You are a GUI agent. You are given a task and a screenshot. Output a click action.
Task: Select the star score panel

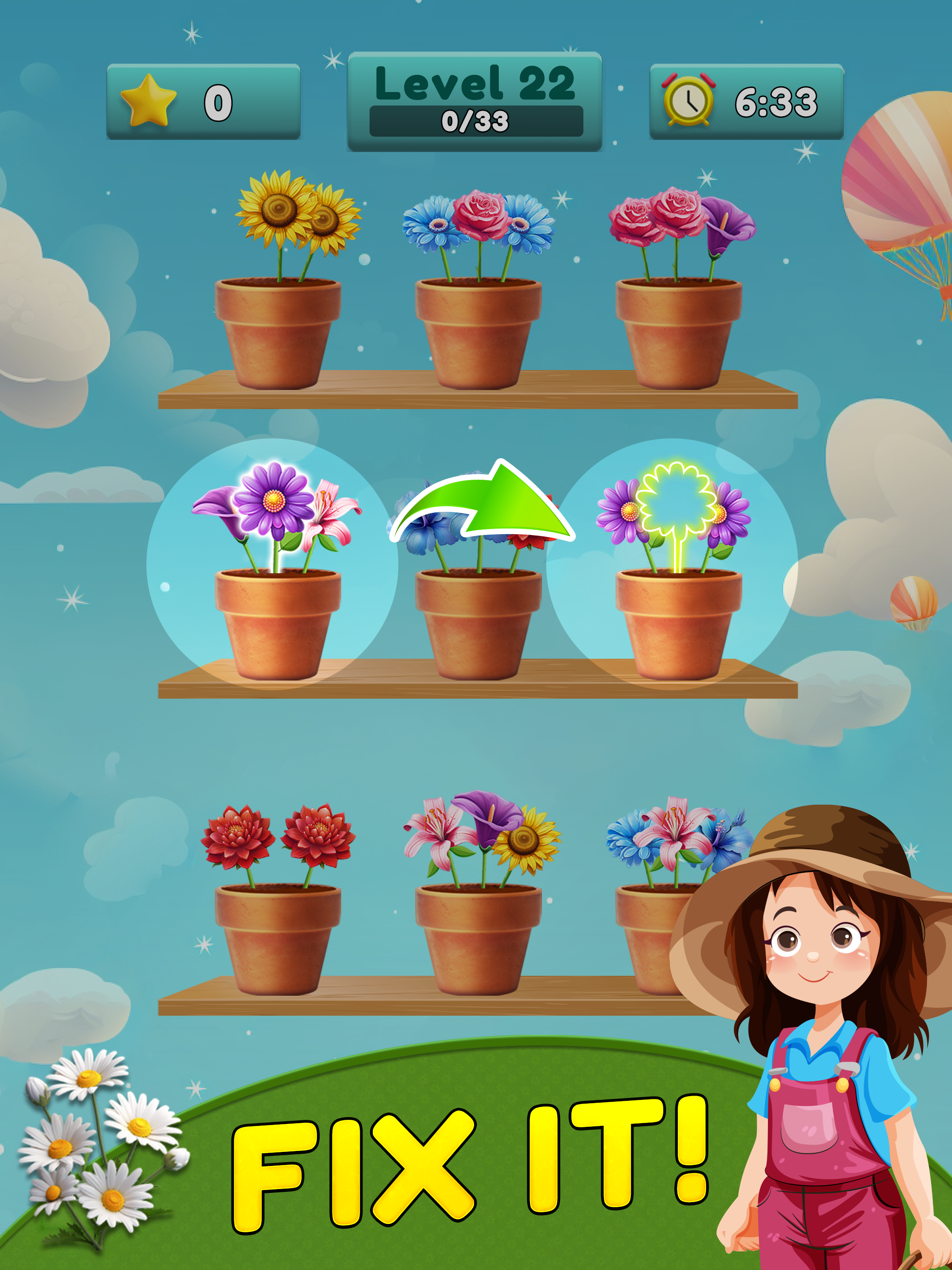coord(201,102)
